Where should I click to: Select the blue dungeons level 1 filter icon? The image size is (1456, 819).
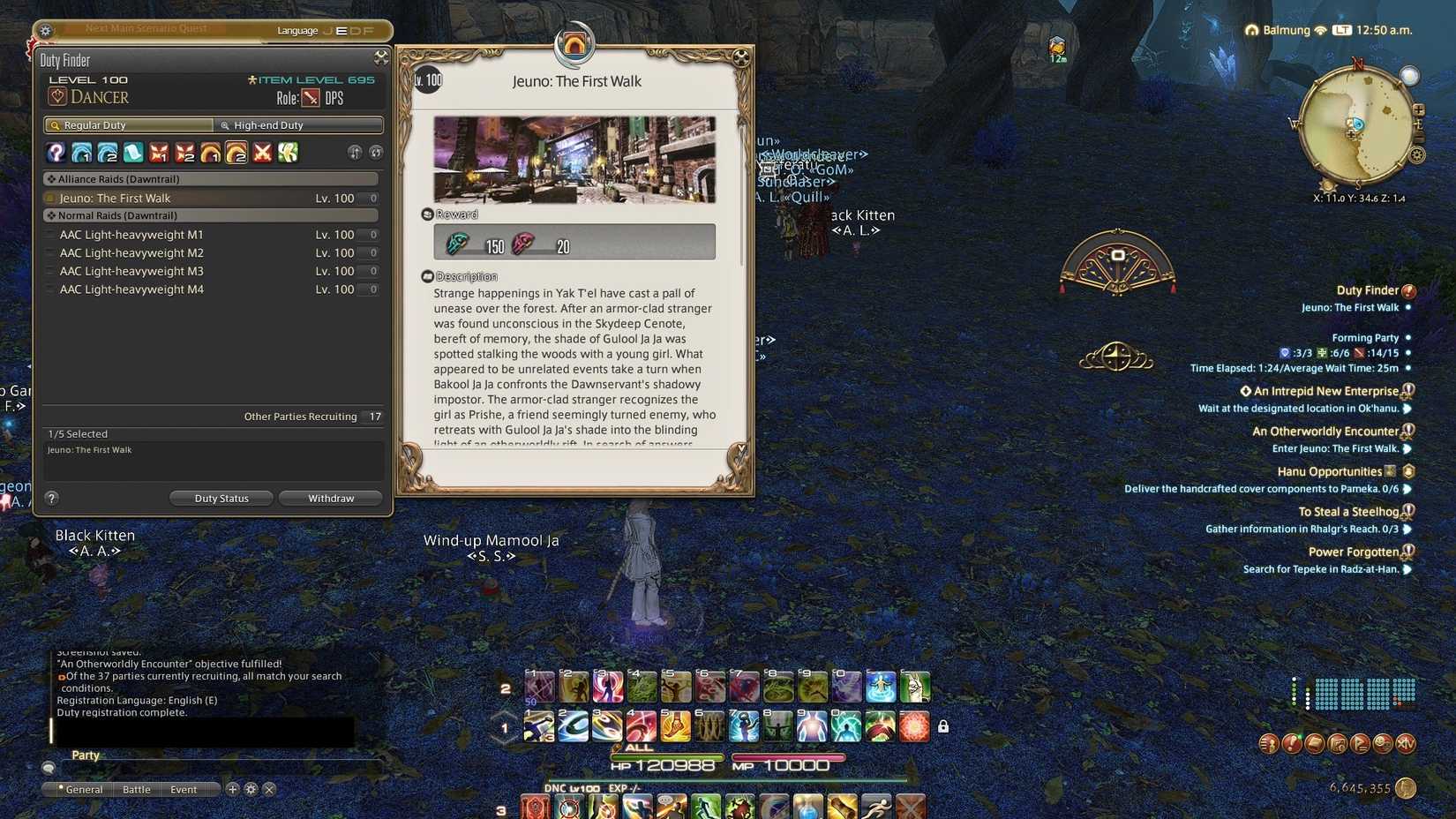pyautogui.click(x=82, y=153)
